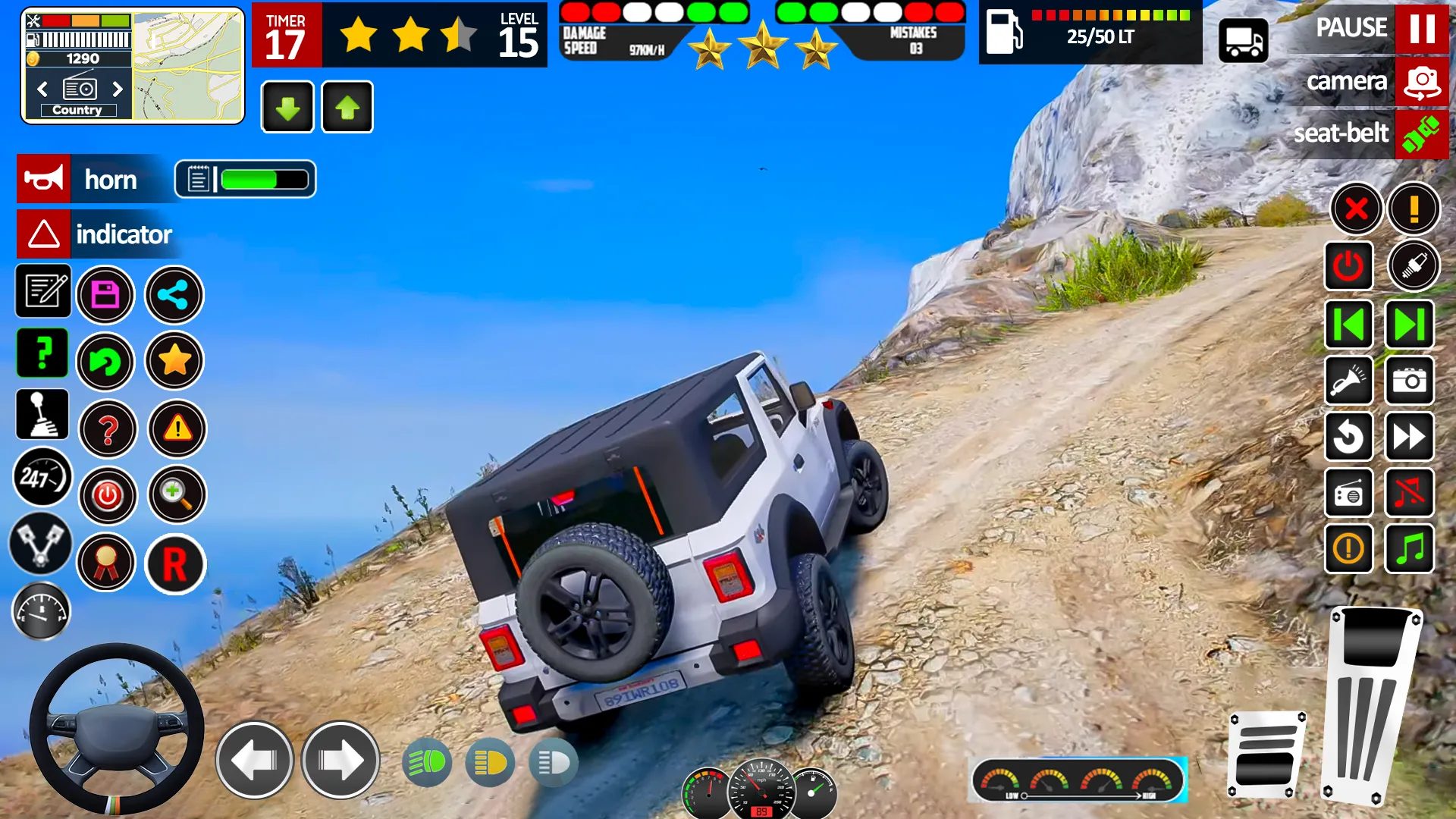
Task: Select the gear shift icon
Action: coord(42,415)
